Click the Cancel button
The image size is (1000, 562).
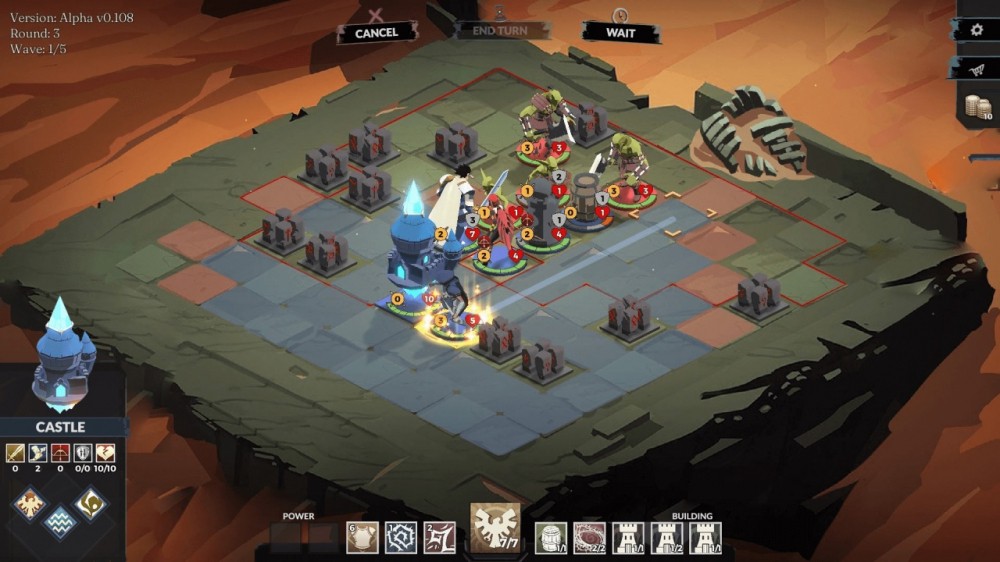(376, 32)
